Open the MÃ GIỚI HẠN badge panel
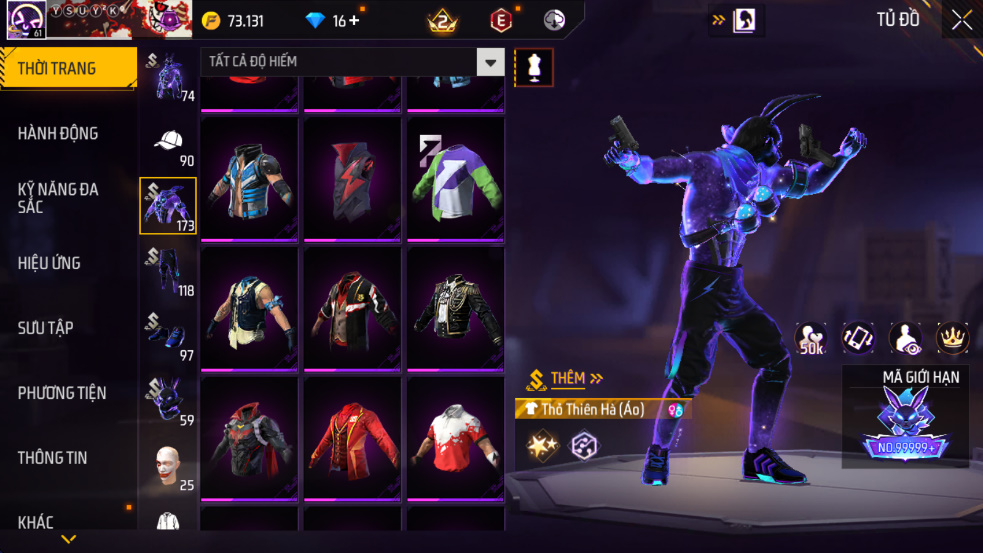Image resolution: width=983 pixels, height=553 pixels. [905, 417]
